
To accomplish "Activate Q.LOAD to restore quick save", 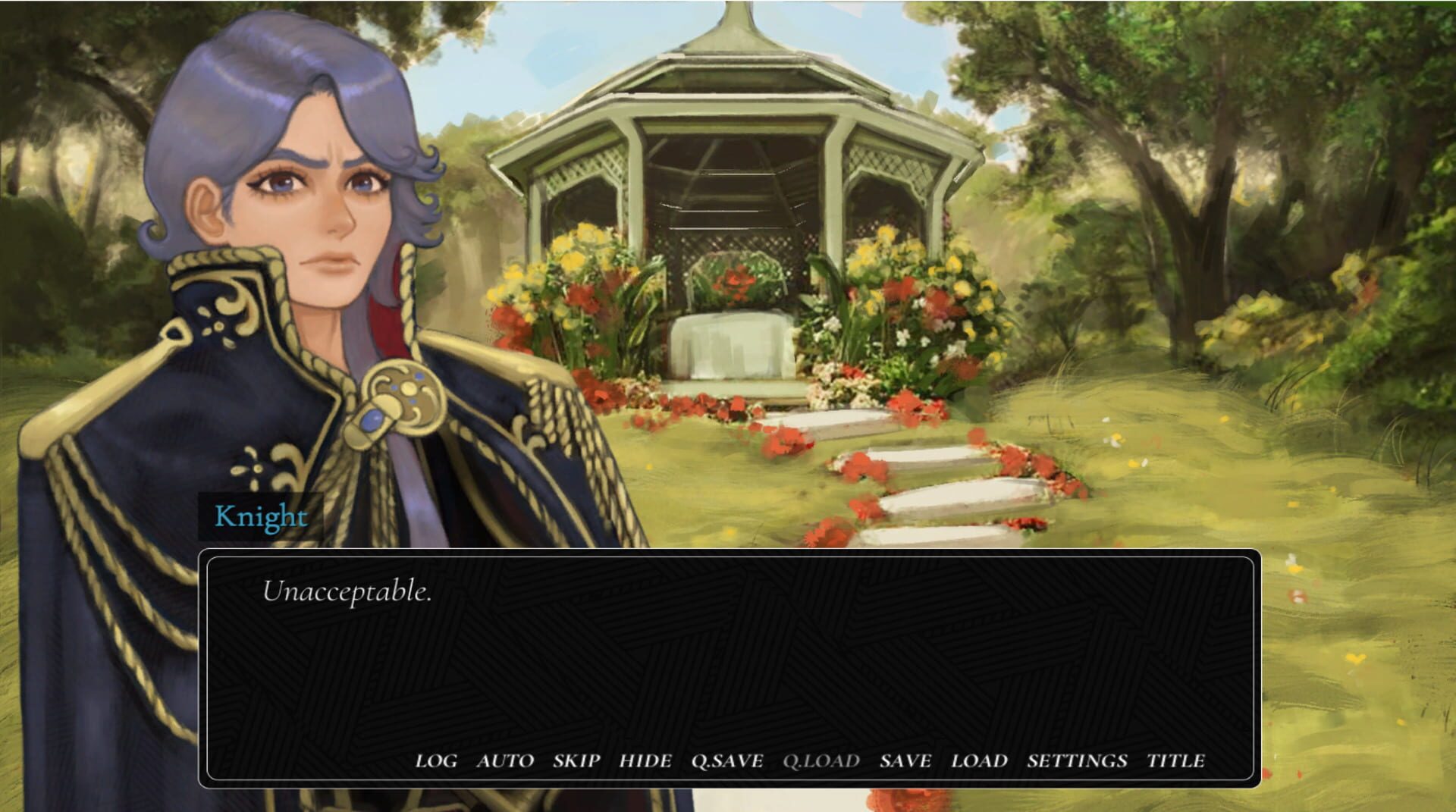I will (821, 761).
